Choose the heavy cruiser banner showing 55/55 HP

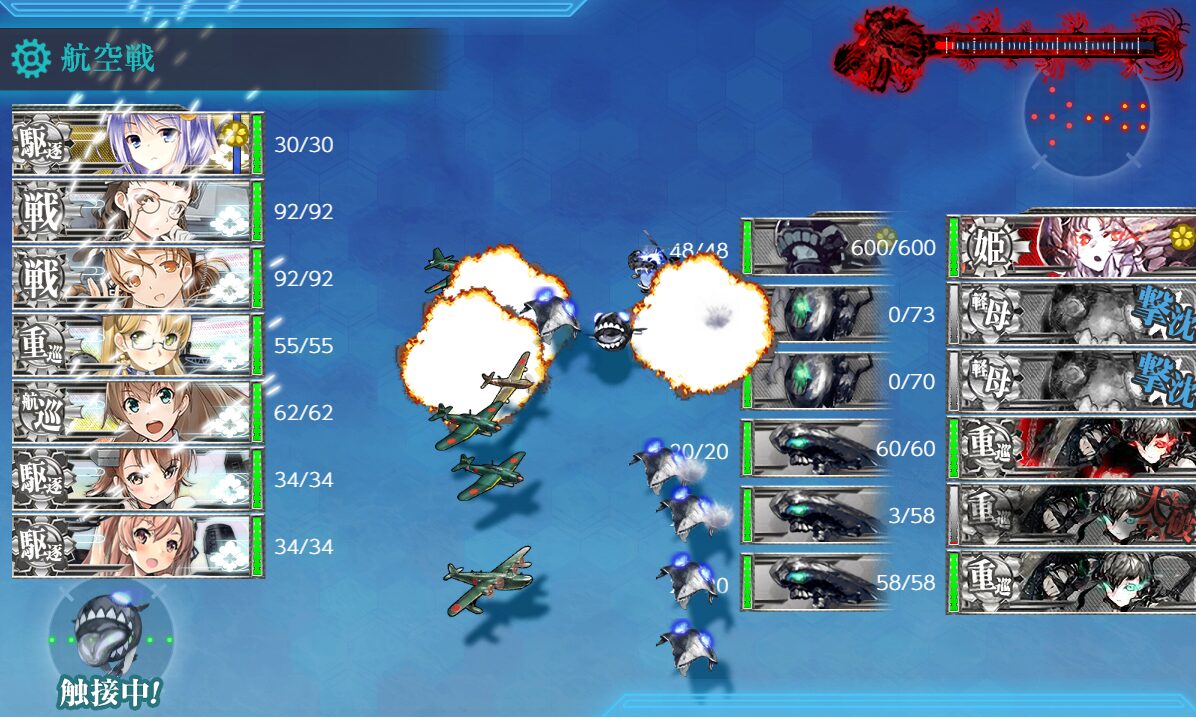click(135, 346)
